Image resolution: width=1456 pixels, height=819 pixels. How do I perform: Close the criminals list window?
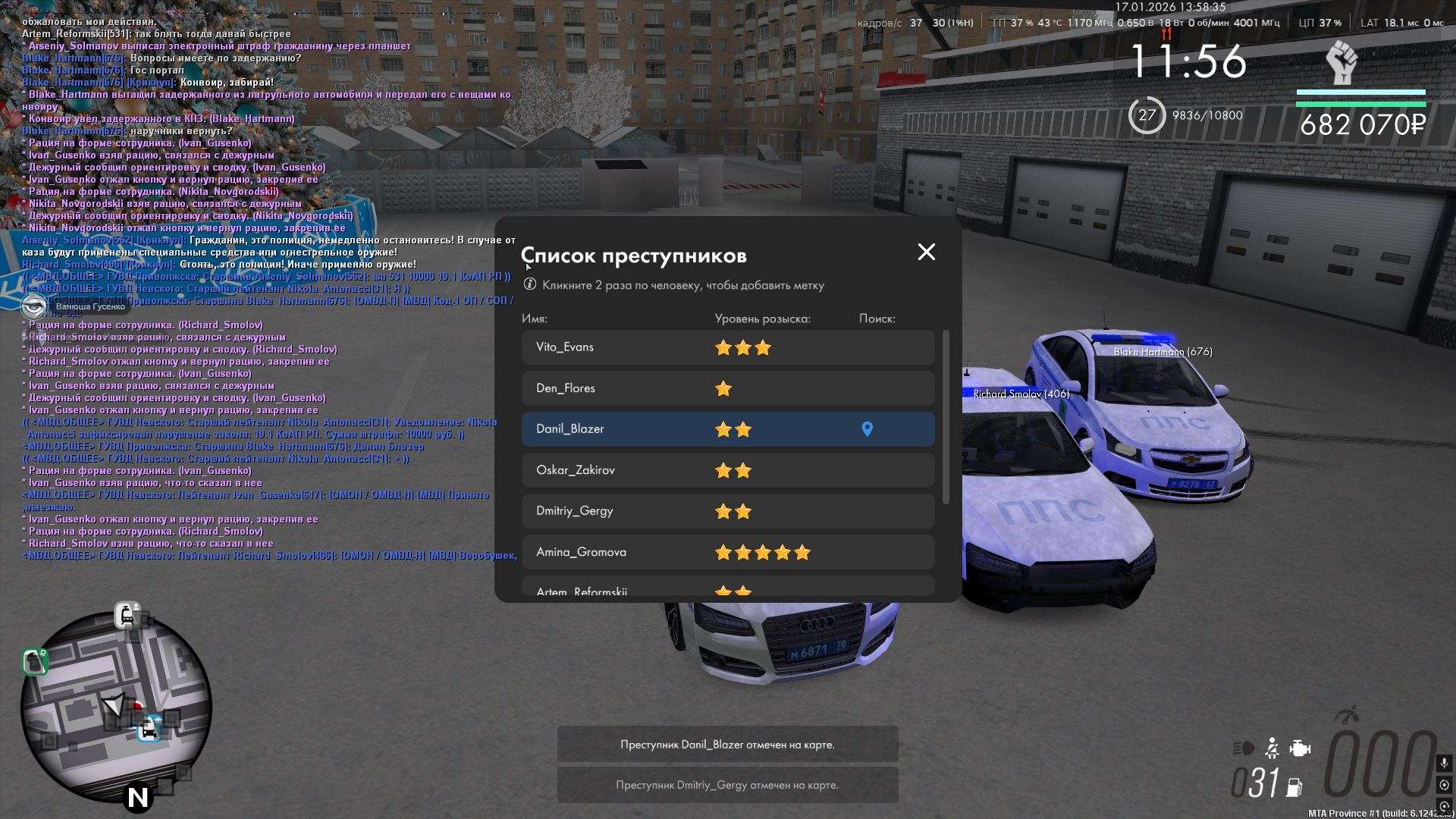point(926,253)
